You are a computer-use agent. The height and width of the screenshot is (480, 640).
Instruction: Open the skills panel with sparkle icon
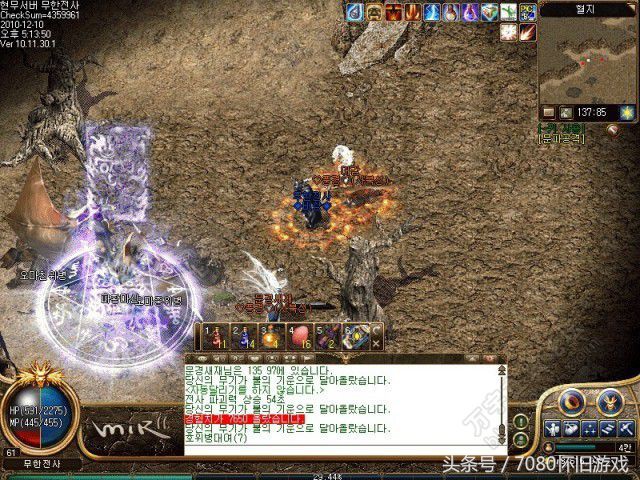589,428
